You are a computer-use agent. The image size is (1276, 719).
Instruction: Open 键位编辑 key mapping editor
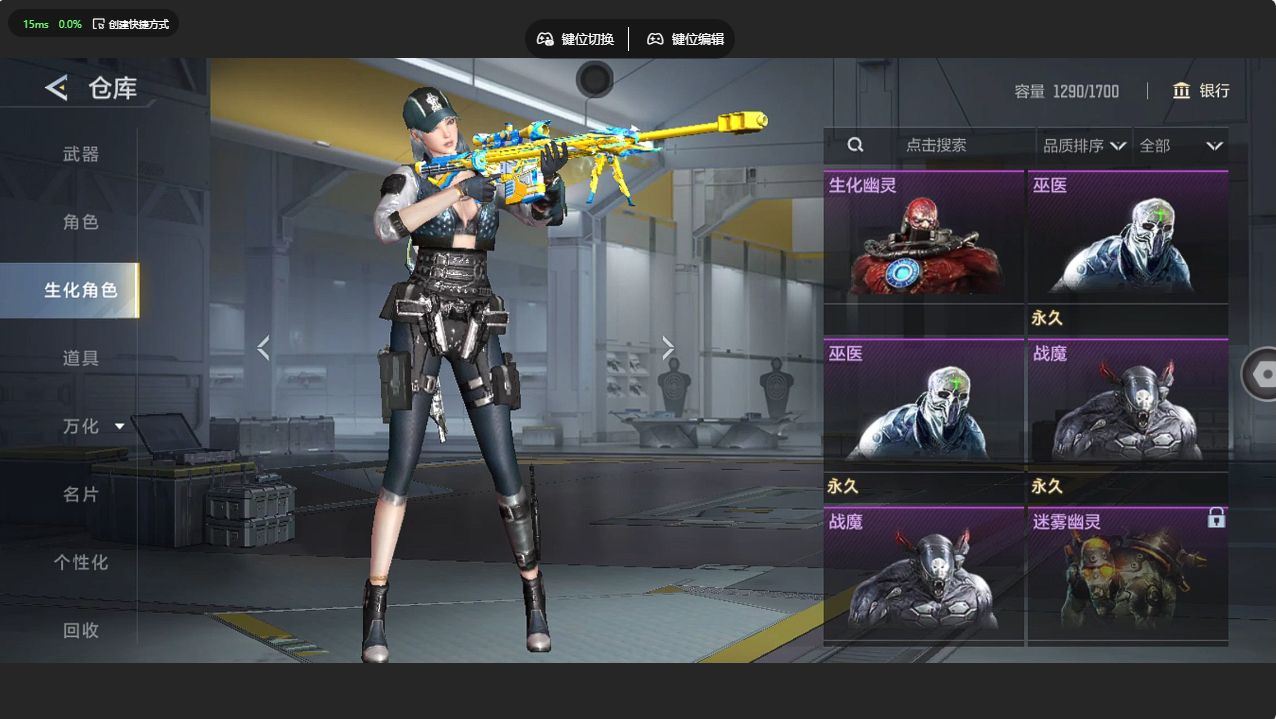click(686, 39)
